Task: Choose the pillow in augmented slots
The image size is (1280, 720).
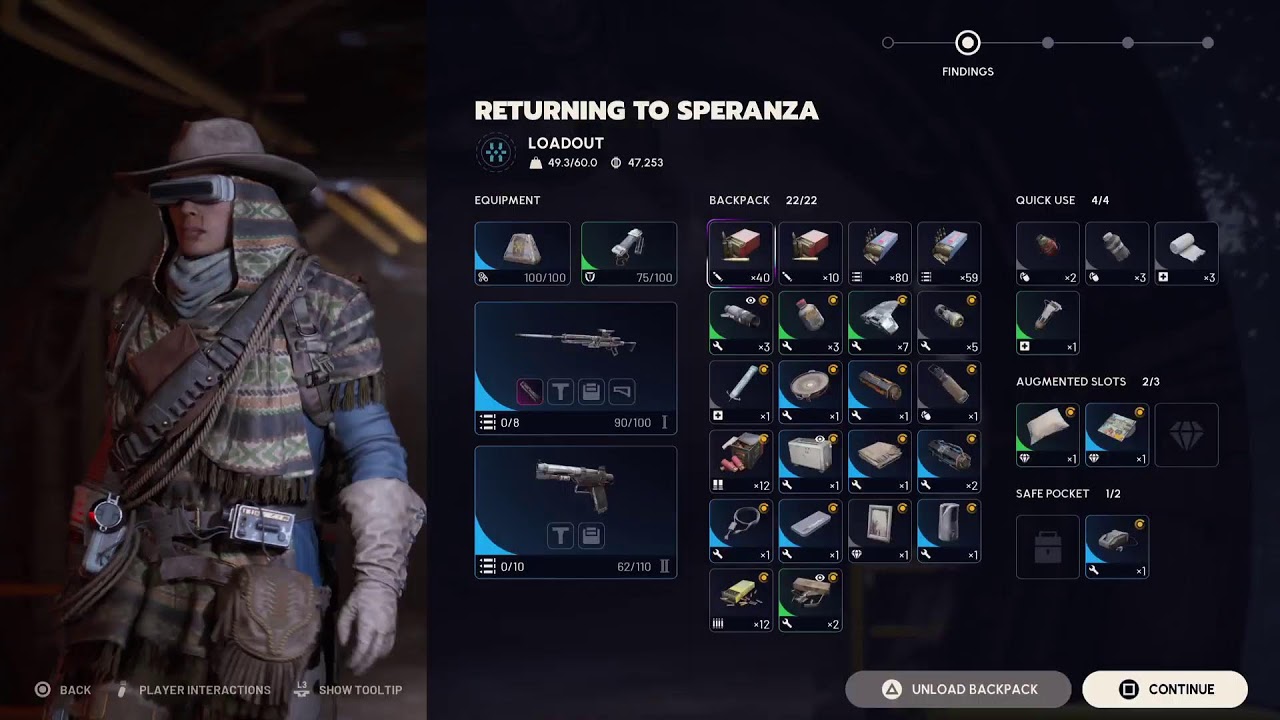Action: 1047,435
